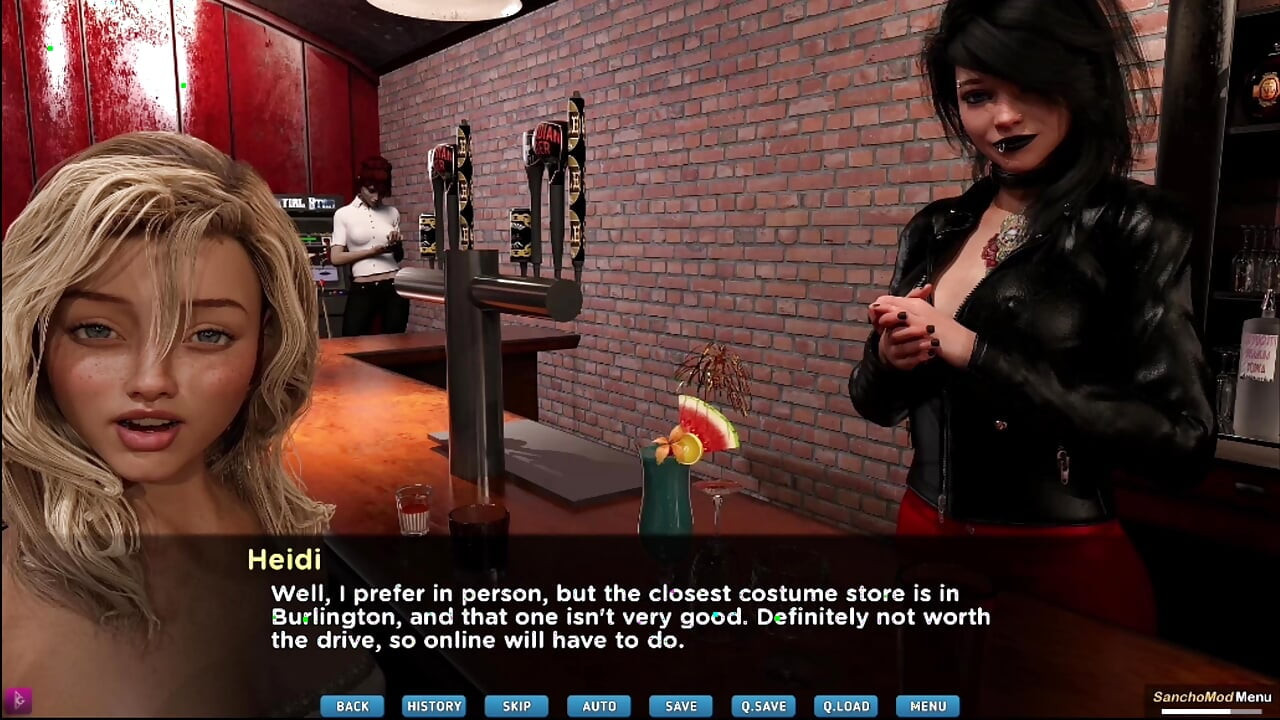This screenshot has height=720, width=1280.
Task: Quick save with Q.SAVE
Action: (x=763, y=706)
